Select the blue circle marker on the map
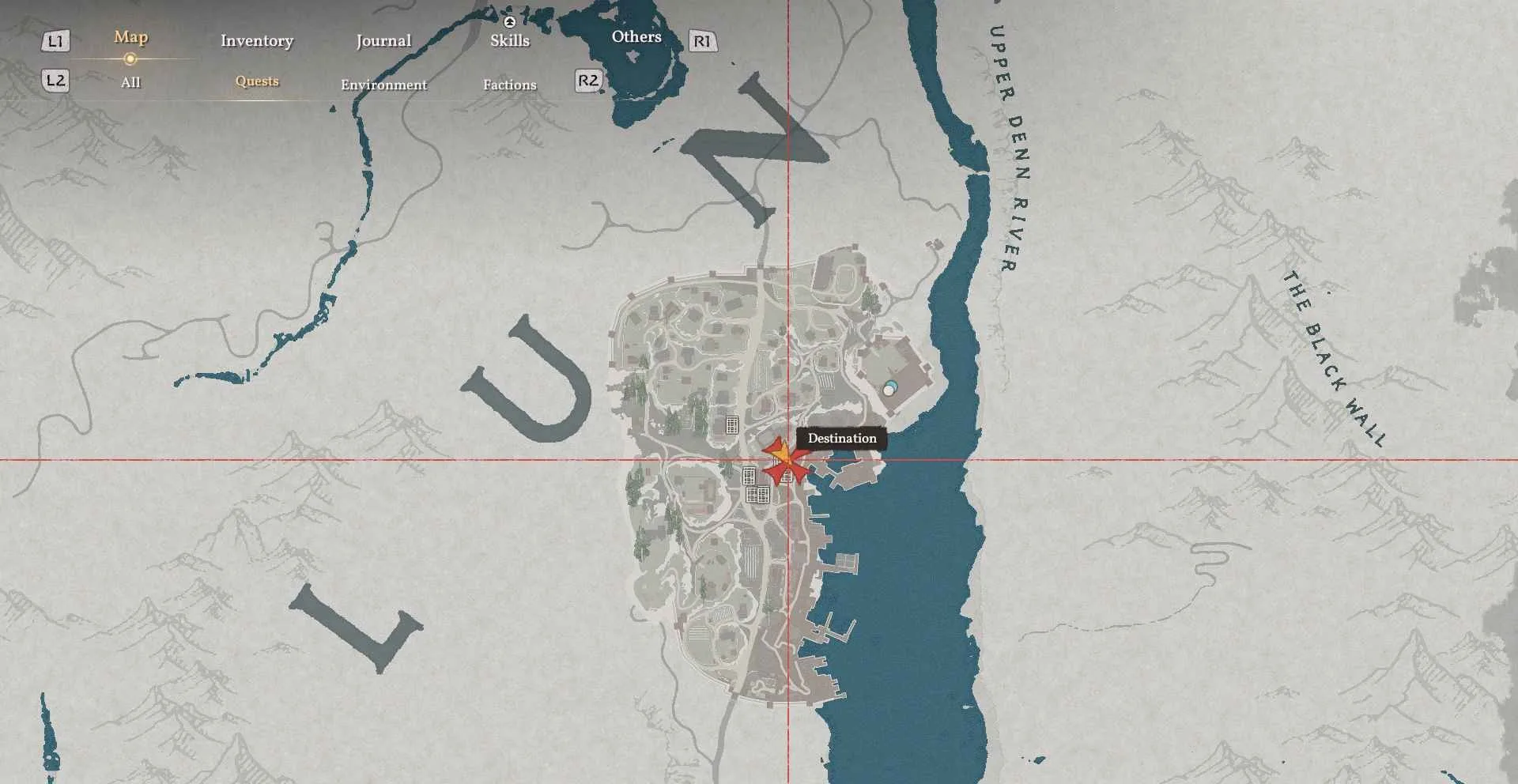The width and height of the screenshot is (1518, 784). (x=889, y=389)
